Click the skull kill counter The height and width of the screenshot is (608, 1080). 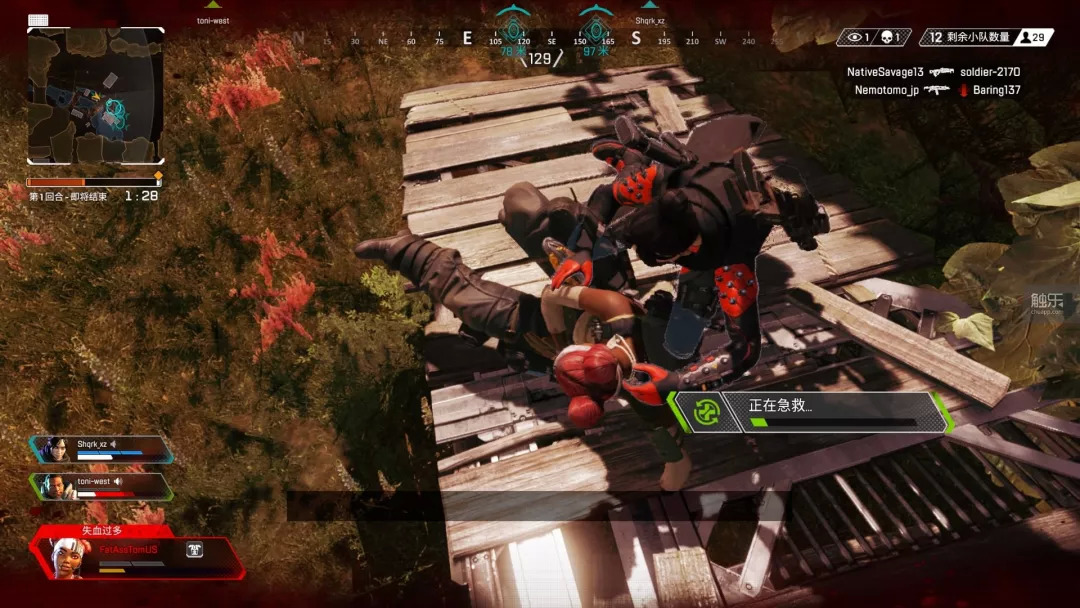point(890,37)
